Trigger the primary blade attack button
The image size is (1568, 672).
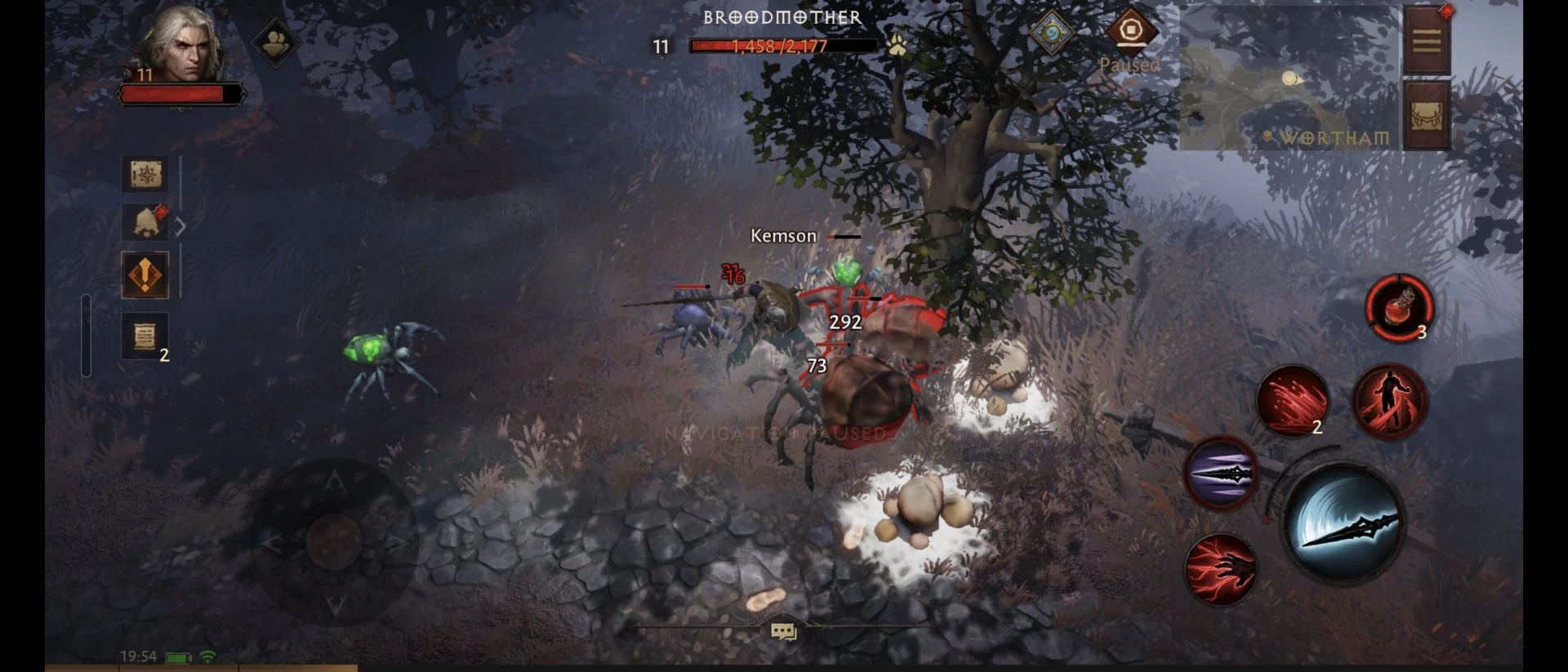pos(1344,523)
